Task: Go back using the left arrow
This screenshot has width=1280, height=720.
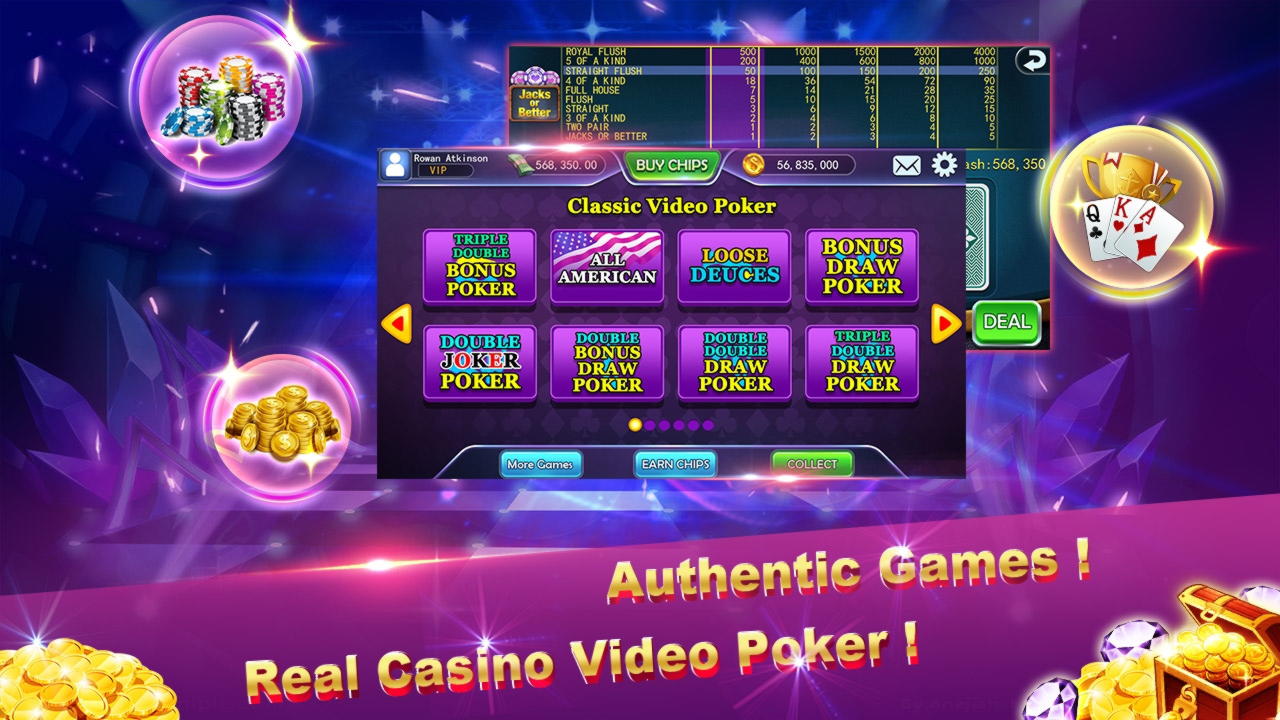Action: [399, 322]
